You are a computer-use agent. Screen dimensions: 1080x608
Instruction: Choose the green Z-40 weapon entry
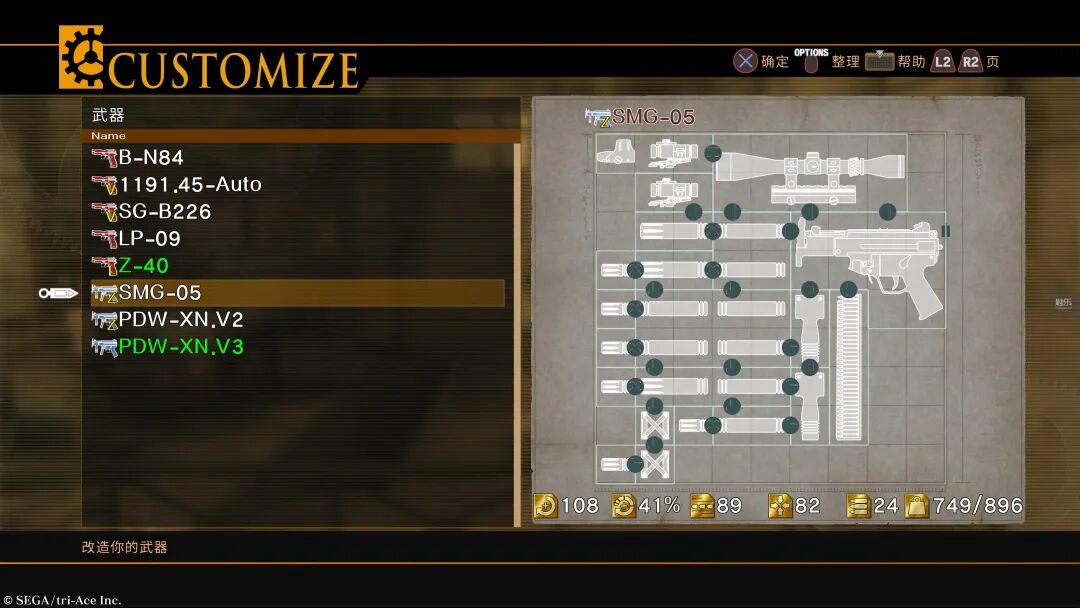point(143,266)
